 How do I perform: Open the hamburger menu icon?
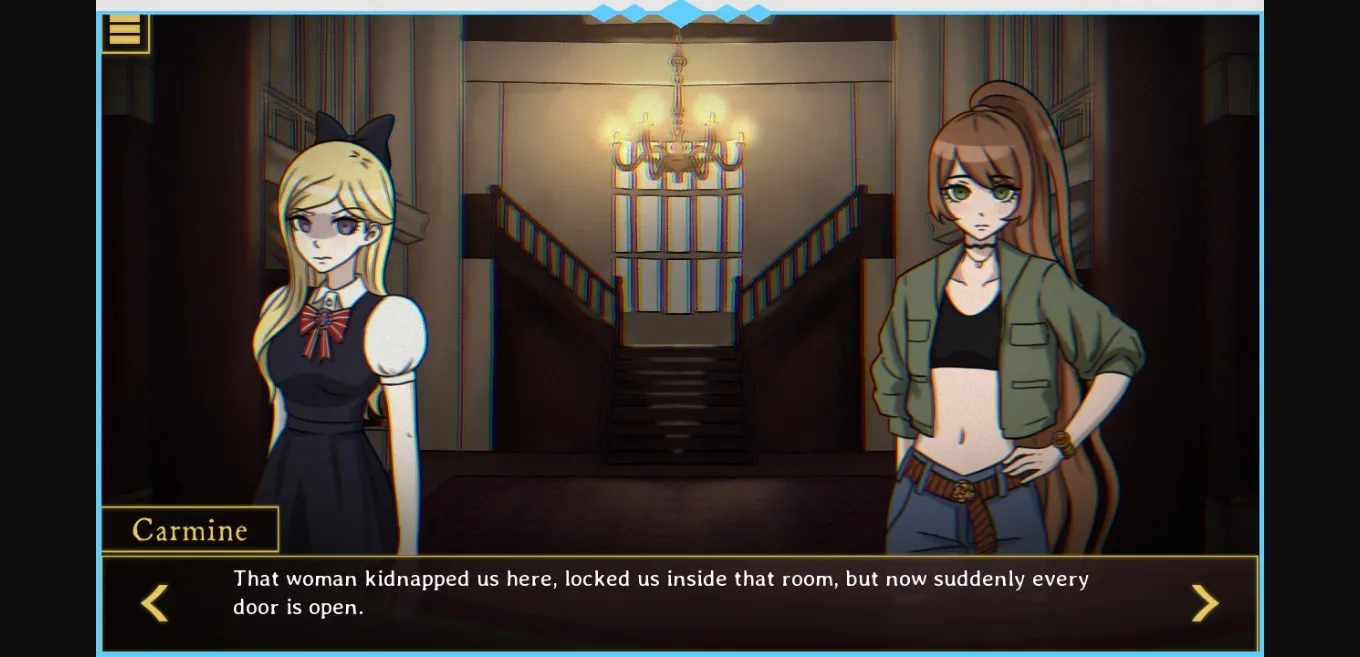point(125,32)
